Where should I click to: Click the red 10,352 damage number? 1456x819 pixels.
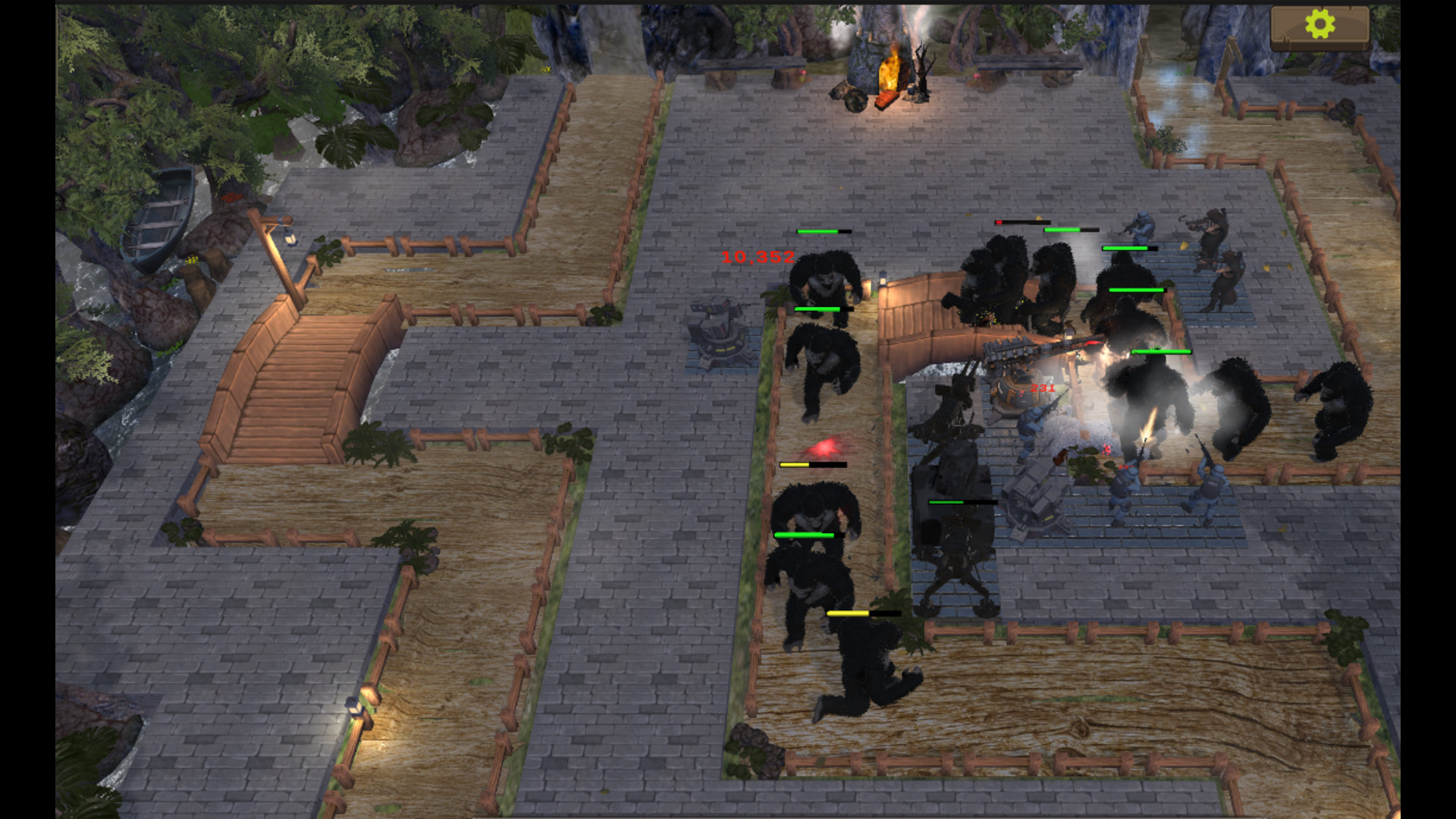pyautogui.click(x=756, y=258)
